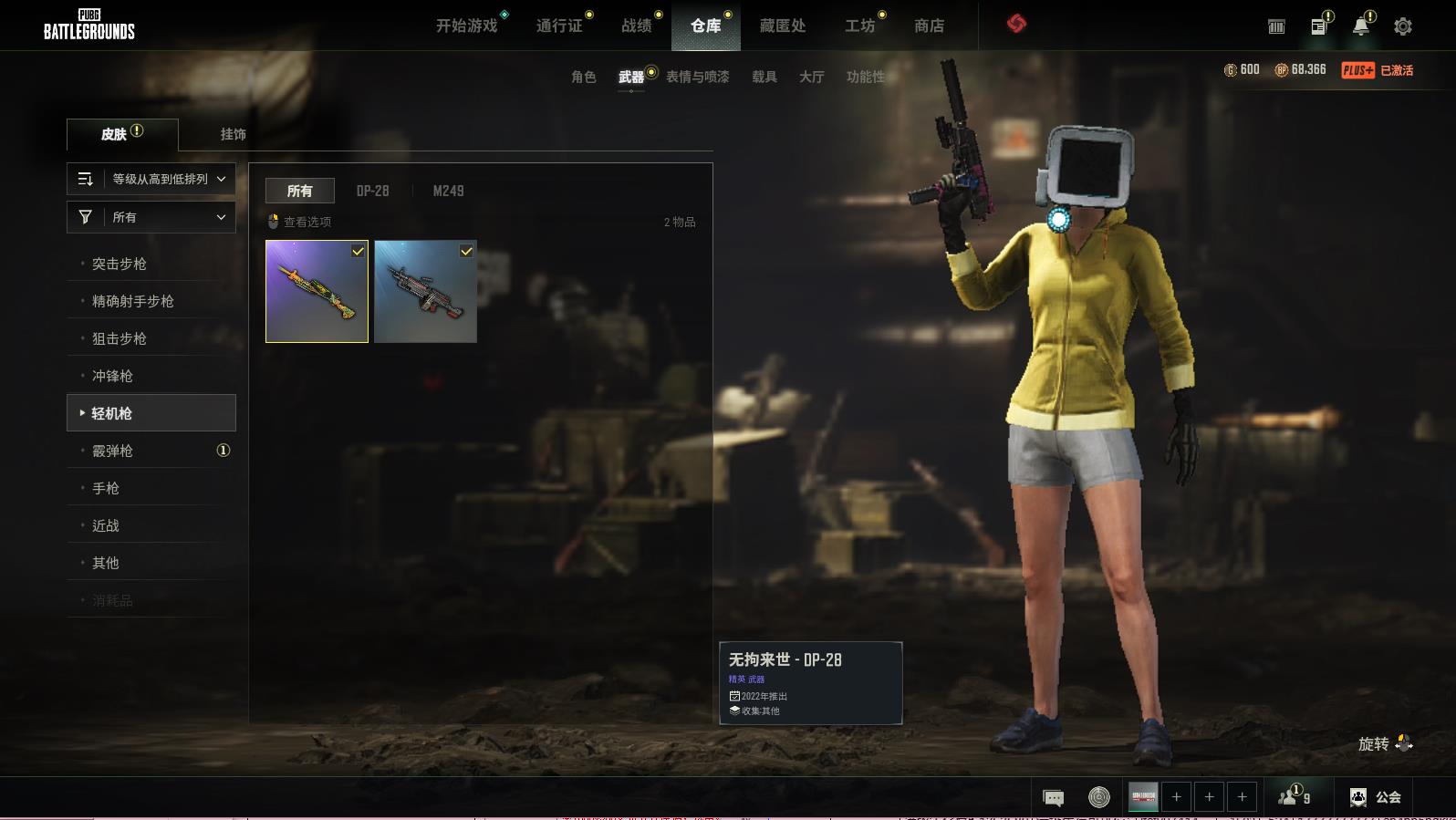Open the notifications bell
This screenshot has width=1456, height=820.
[x=1360, y=26]
